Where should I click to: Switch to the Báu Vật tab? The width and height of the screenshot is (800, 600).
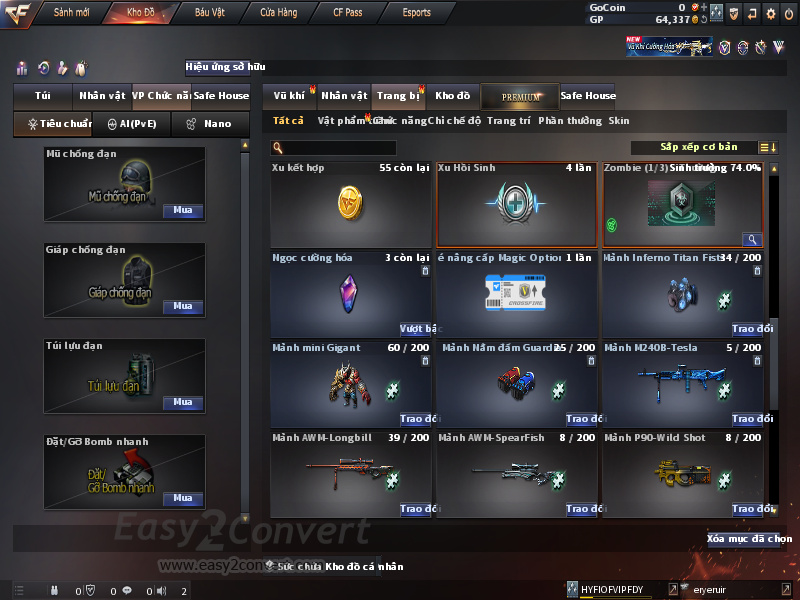[x=209, y=13]
